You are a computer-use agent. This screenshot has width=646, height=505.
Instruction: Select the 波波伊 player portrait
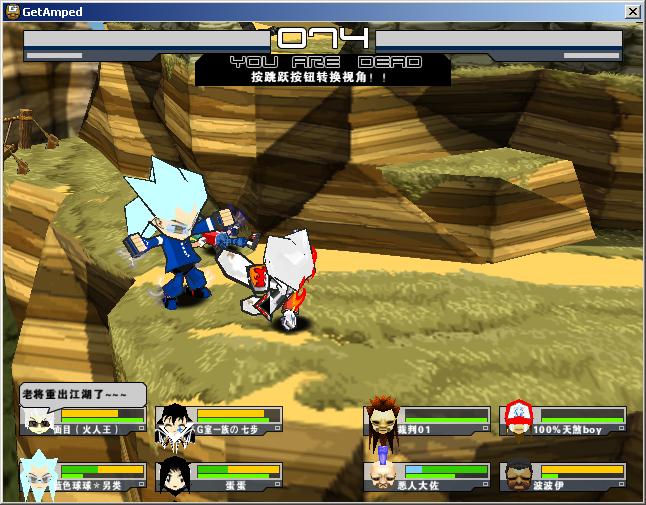517,476
